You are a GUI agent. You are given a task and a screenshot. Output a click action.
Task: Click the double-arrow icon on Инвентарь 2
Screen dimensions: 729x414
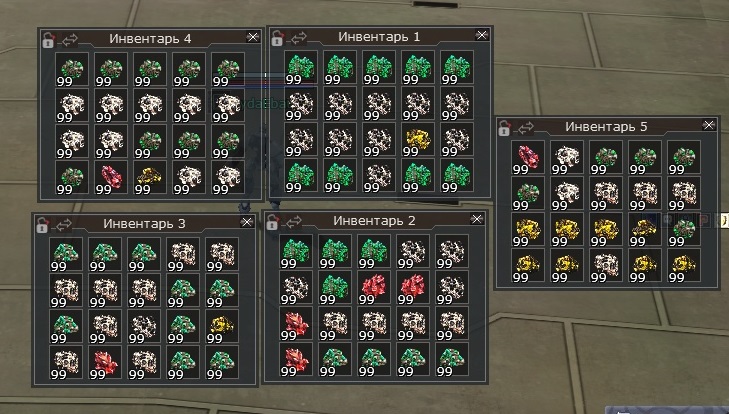pos(294,220)
